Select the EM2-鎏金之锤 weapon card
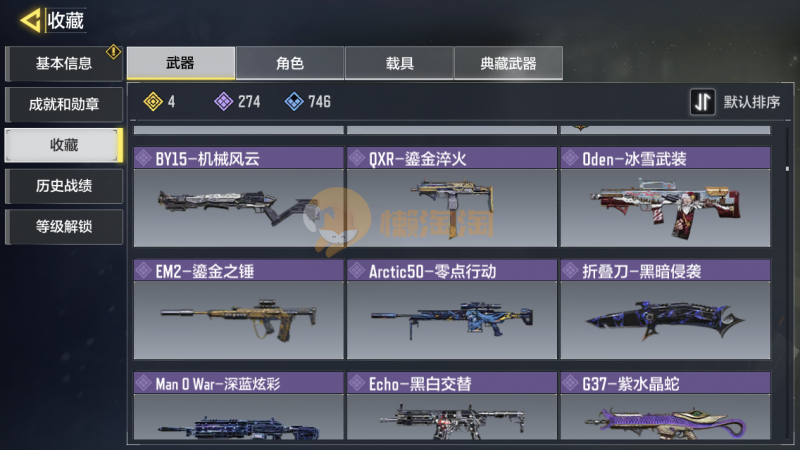The image size is (800, 450). point(238,310)
